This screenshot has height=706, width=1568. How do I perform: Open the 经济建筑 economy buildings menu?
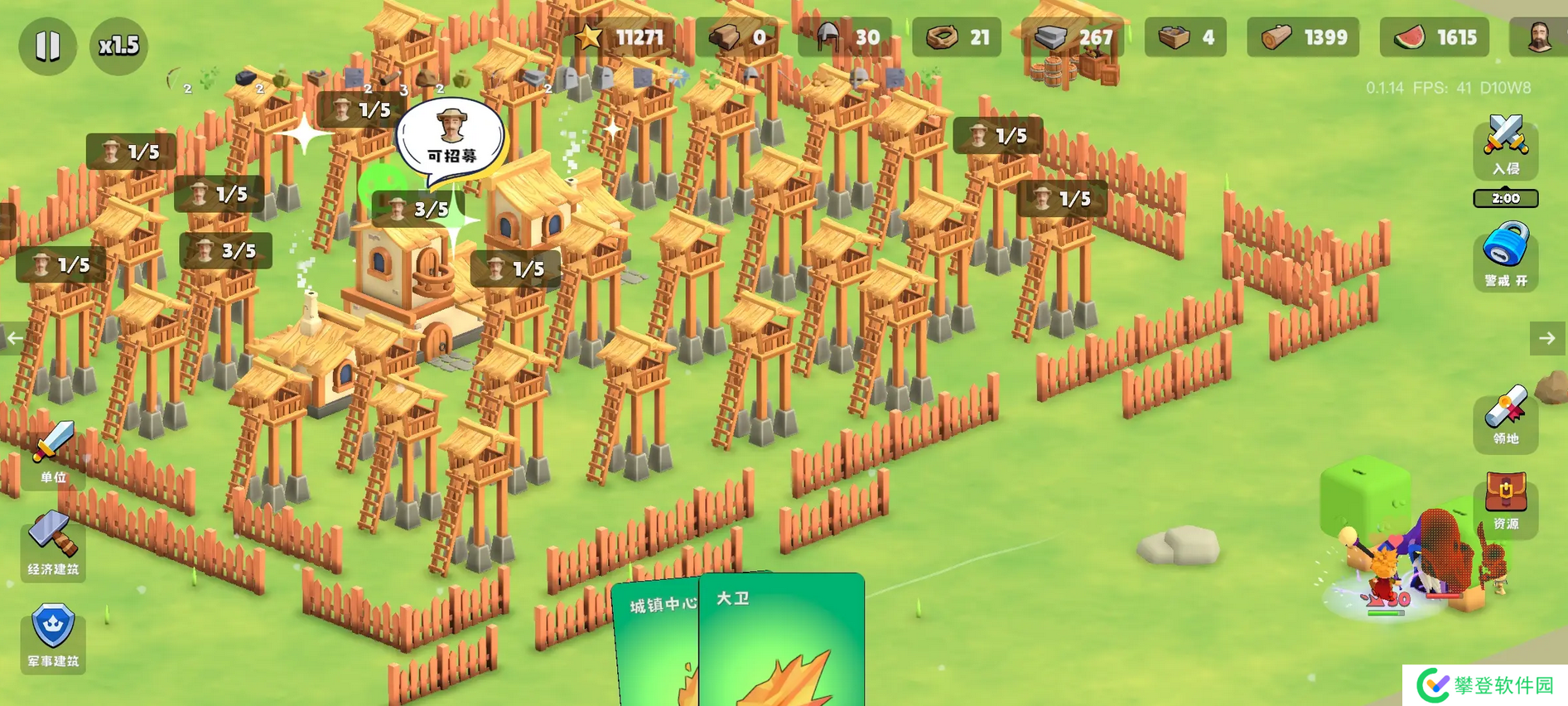pyautogui.click(x=53, y=544)
